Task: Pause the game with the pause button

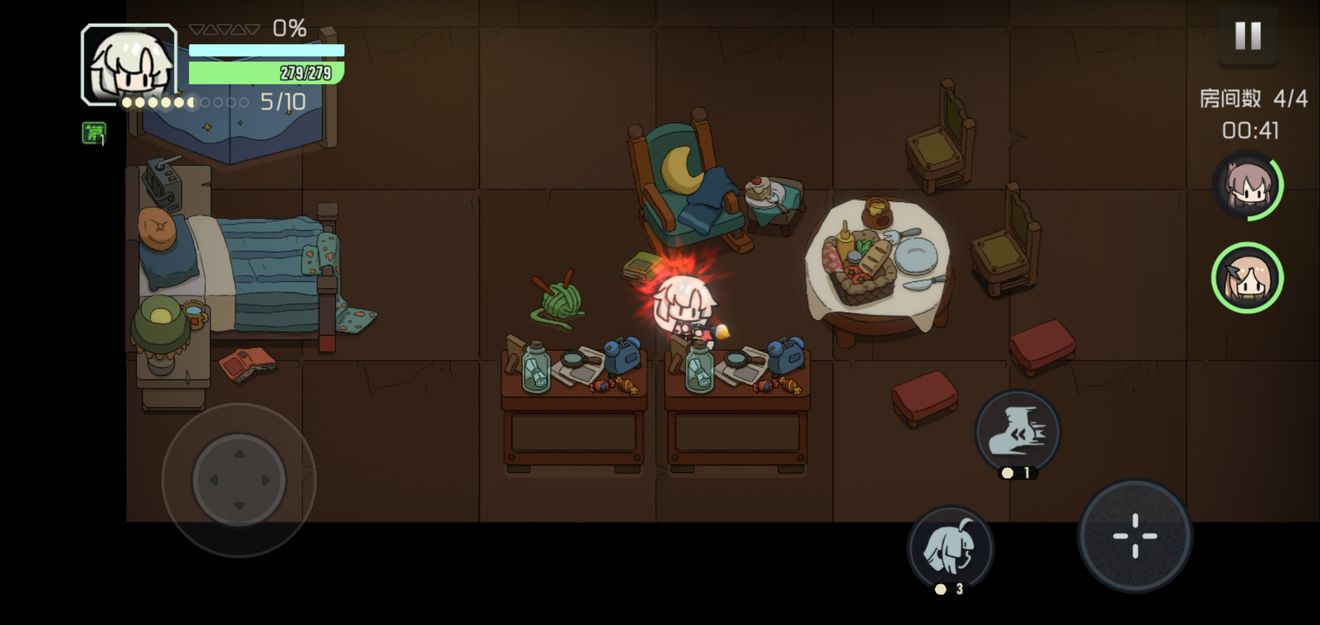Action: click(1247, 36)
